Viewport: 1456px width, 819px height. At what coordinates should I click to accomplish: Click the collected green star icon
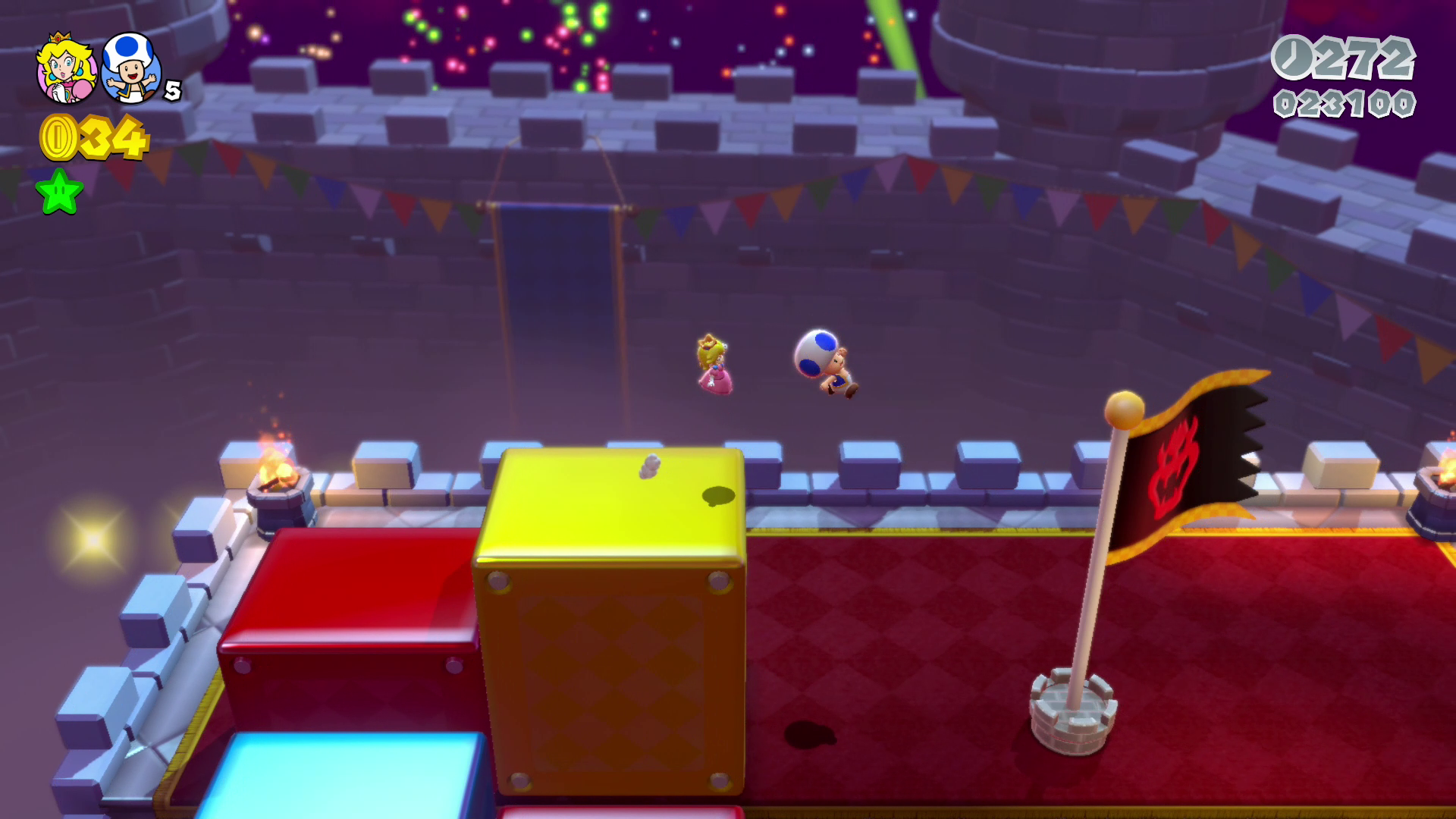pos(59,192)
